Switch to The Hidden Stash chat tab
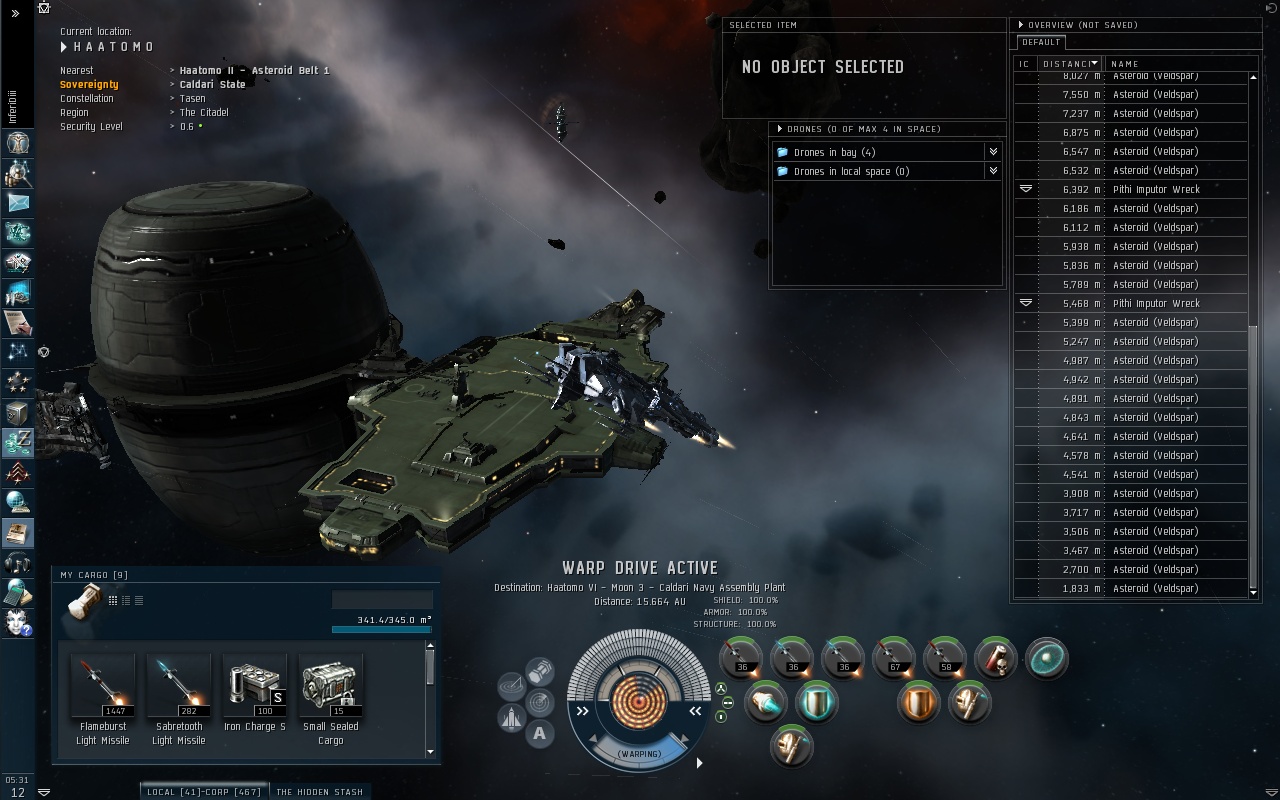 (x=319, y=792)
